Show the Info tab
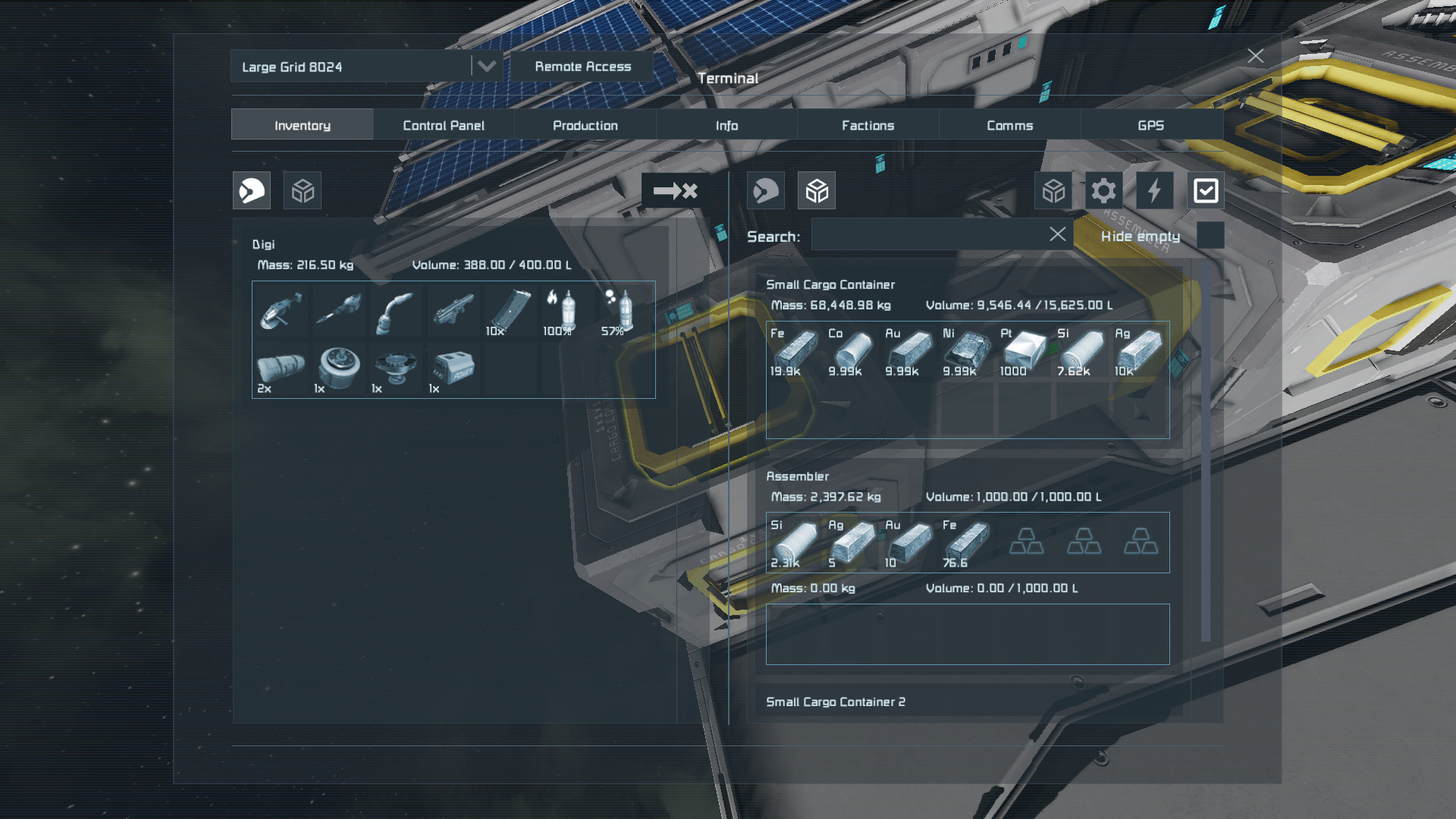Viewport: 1456px width, 819px height. tap(726, 125)
